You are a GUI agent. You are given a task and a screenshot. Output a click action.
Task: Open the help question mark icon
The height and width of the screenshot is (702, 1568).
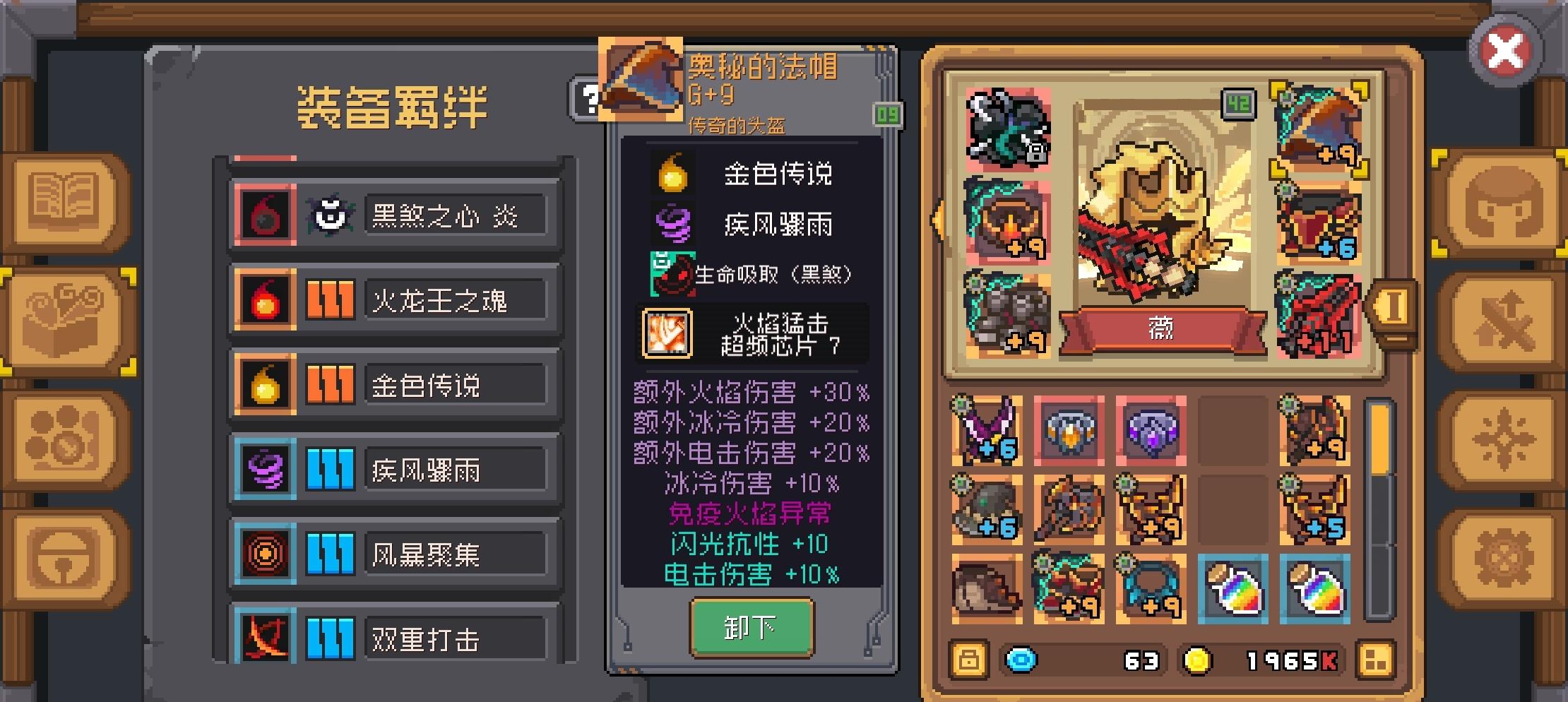pyautogui.click(x=588, y=100)
